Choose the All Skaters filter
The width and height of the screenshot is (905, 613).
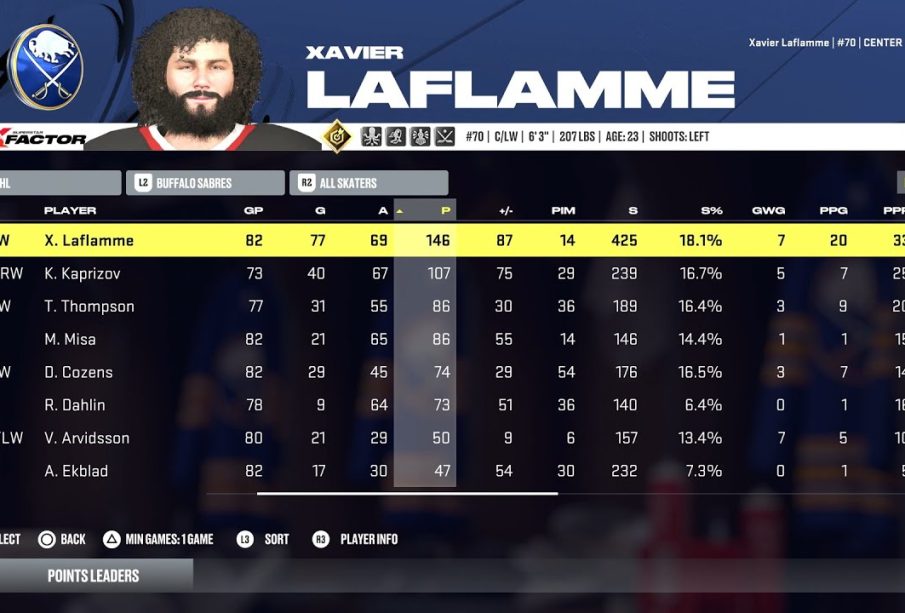369,183
